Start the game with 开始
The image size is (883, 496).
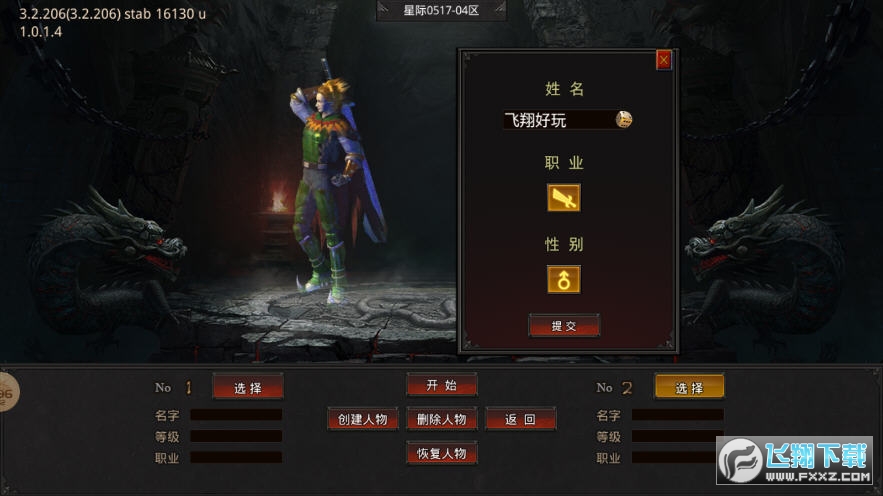point(441,385)
